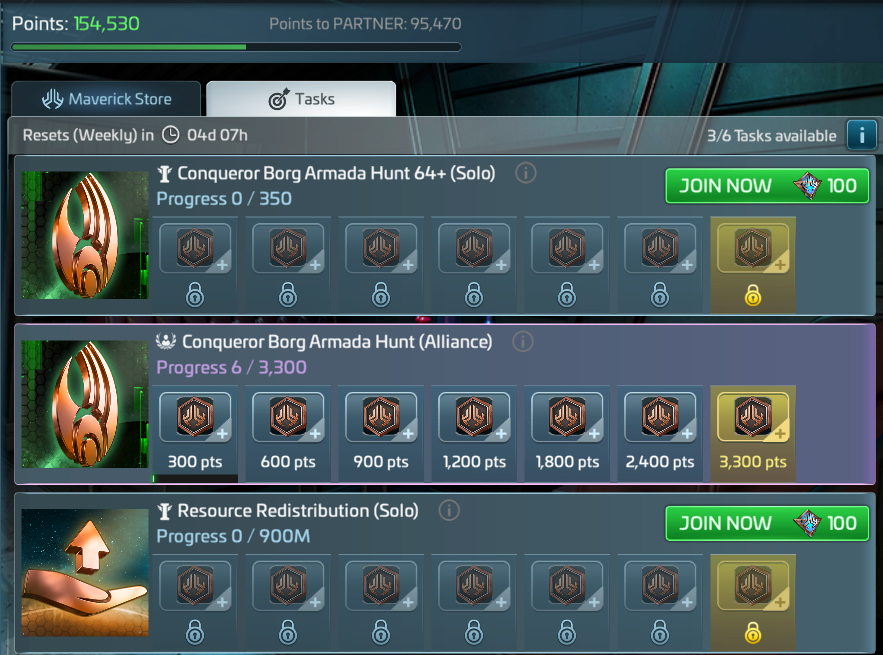Show info for Borg Armada Hunt (Alliance)
883x655 pixels.
tap(522, 342)
